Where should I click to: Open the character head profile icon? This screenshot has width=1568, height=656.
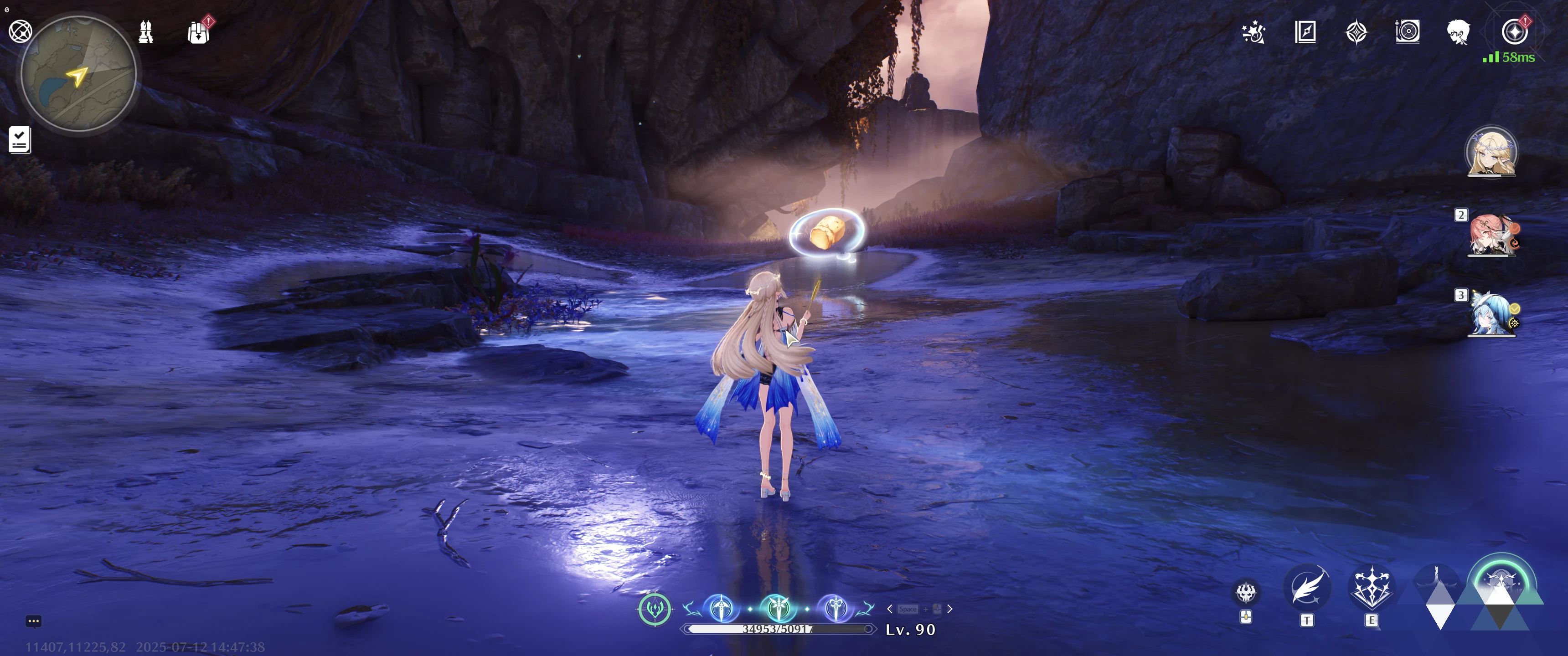1459,31
